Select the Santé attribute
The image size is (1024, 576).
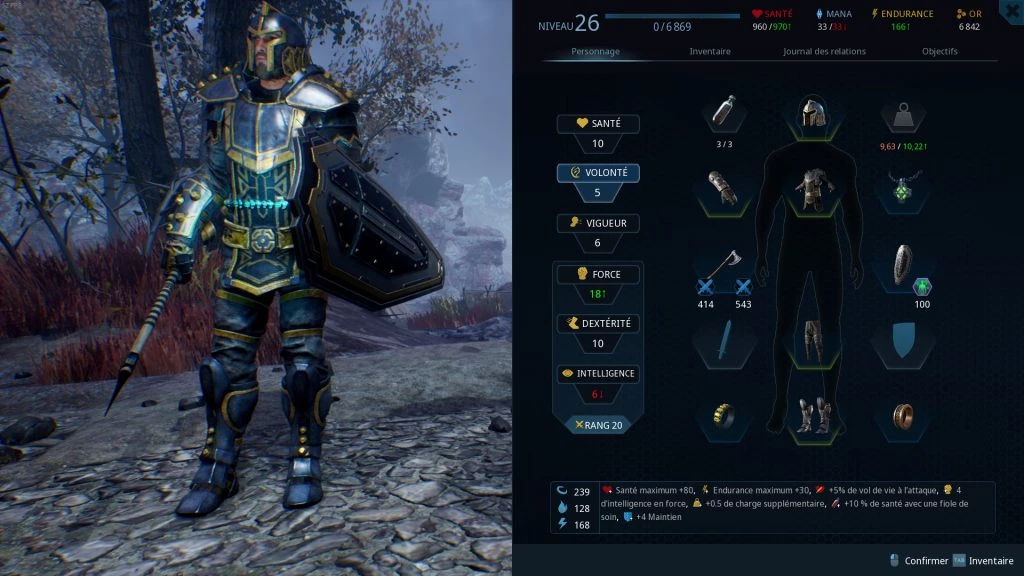[598, 124]
